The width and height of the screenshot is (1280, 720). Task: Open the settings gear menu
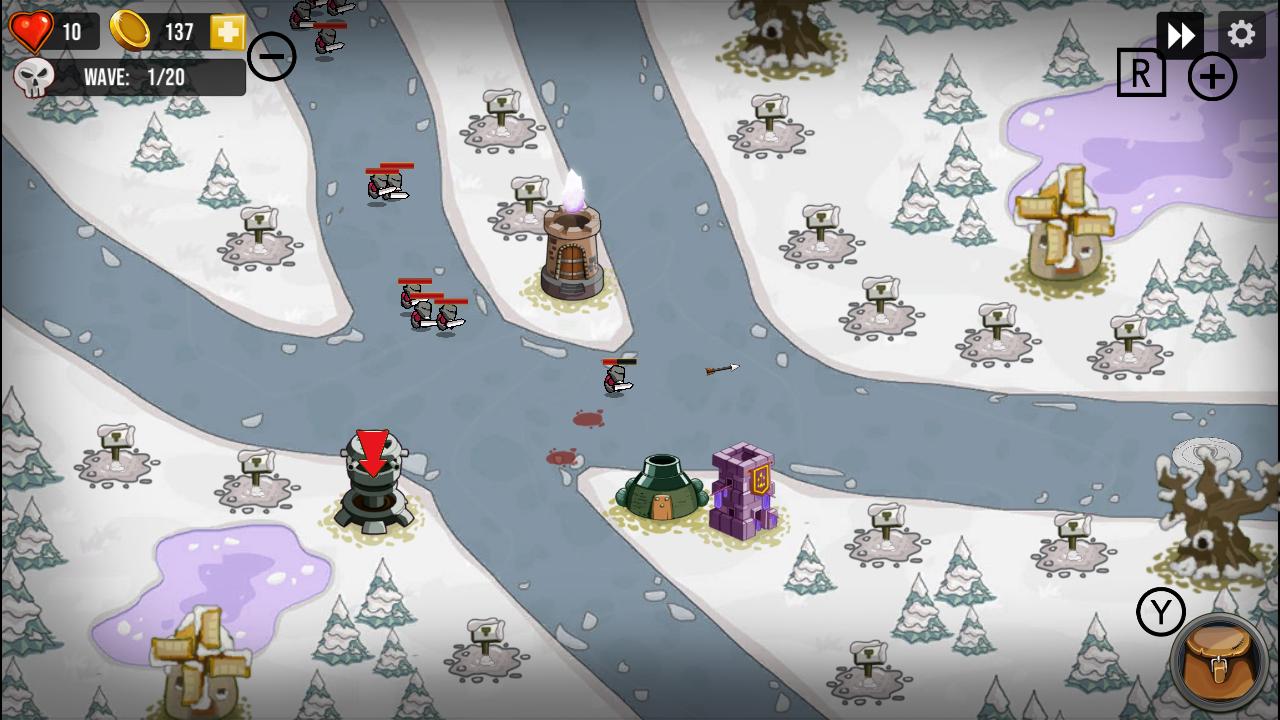click(1240, 33)
